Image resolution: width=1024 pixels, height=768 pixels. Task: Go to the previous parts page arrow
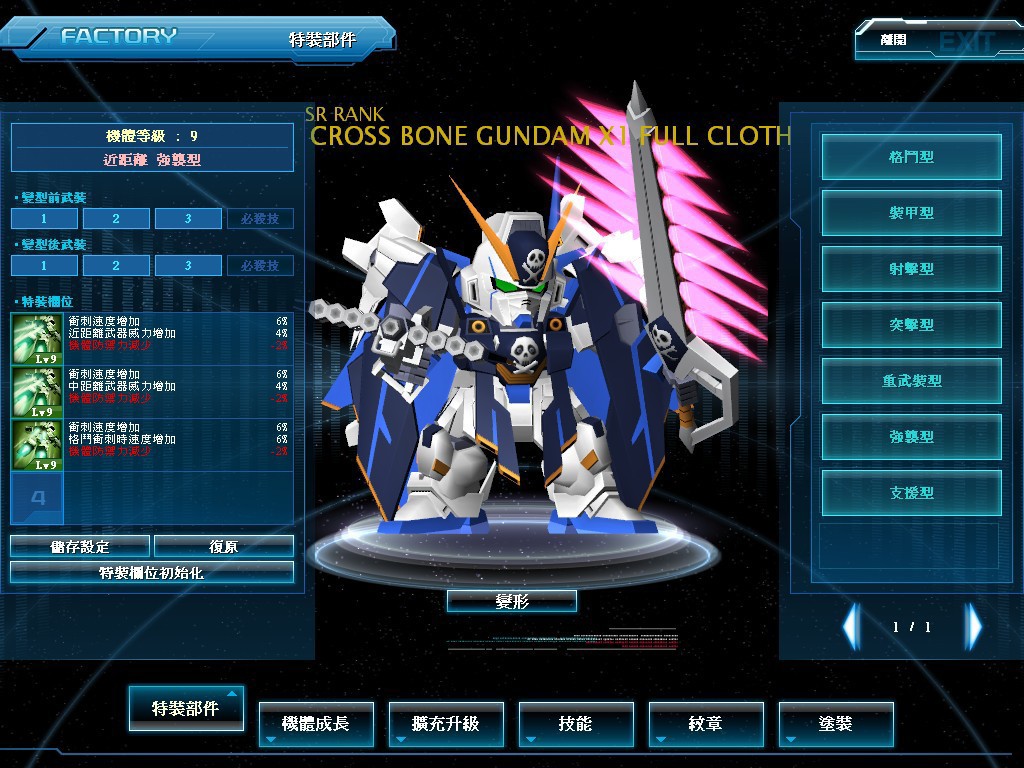tap(851, 627)
